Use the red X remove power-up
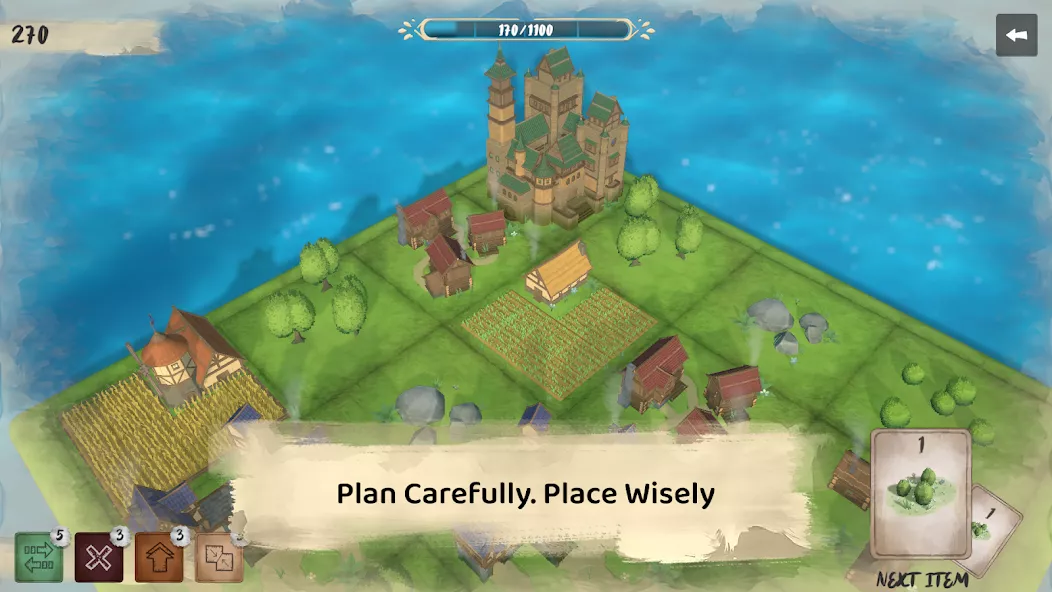The image size is (1052, 592). 98,558
